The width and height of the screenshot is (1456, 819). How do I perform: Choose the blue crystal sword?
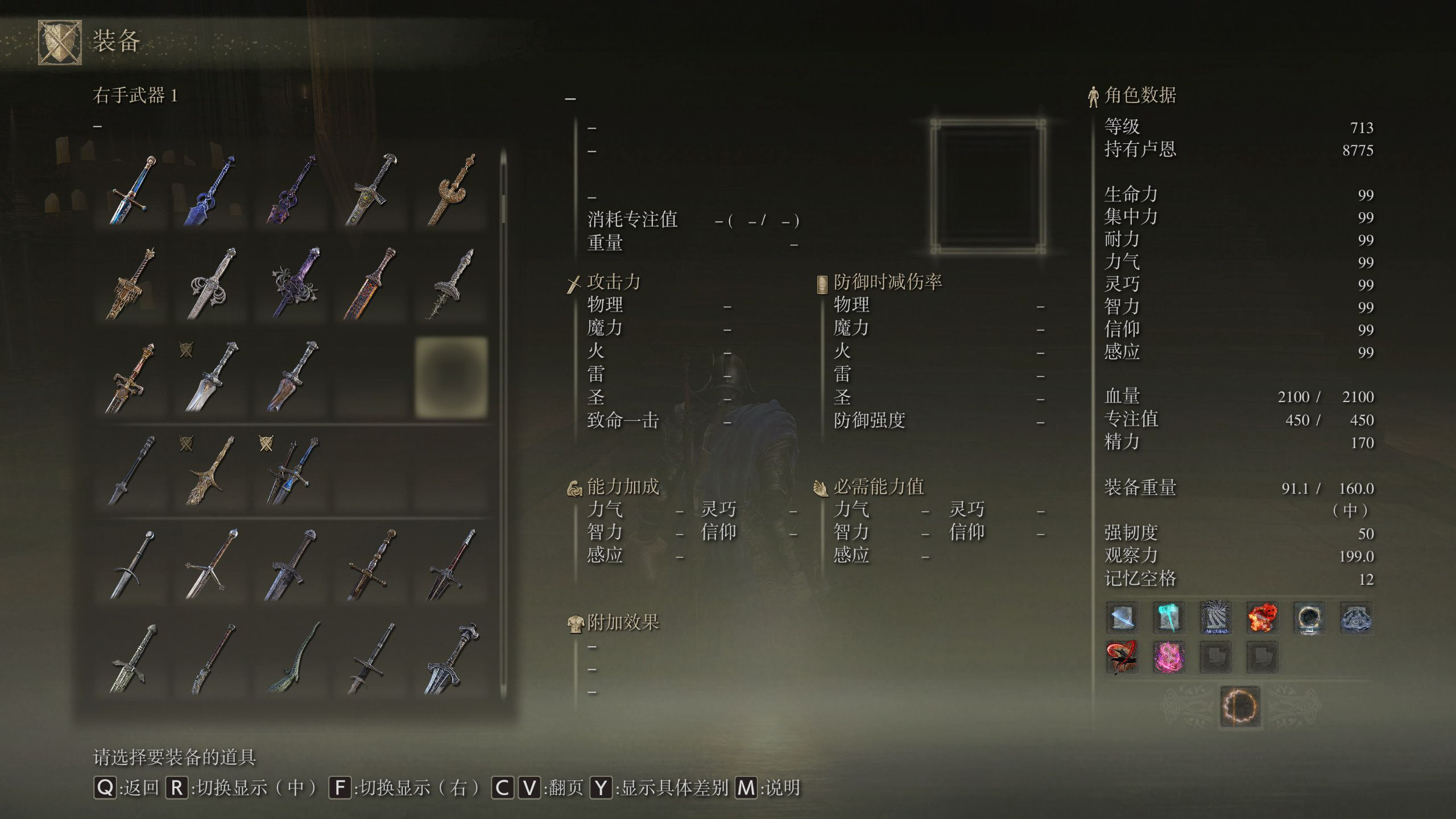pyautogui.click(x=212, y=189)
